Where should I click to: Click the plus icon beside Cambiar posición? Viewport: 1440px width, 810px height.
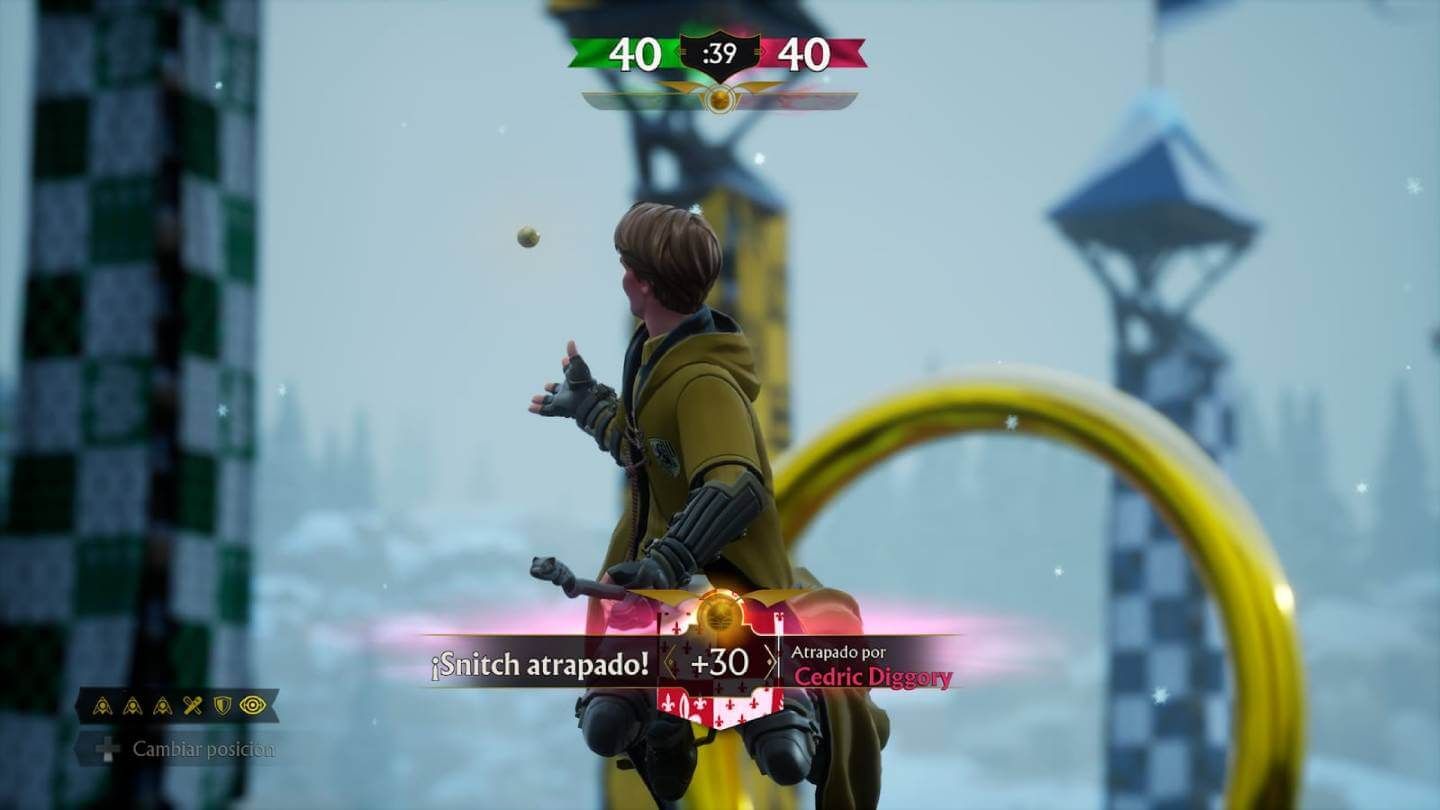coord(107,745)
